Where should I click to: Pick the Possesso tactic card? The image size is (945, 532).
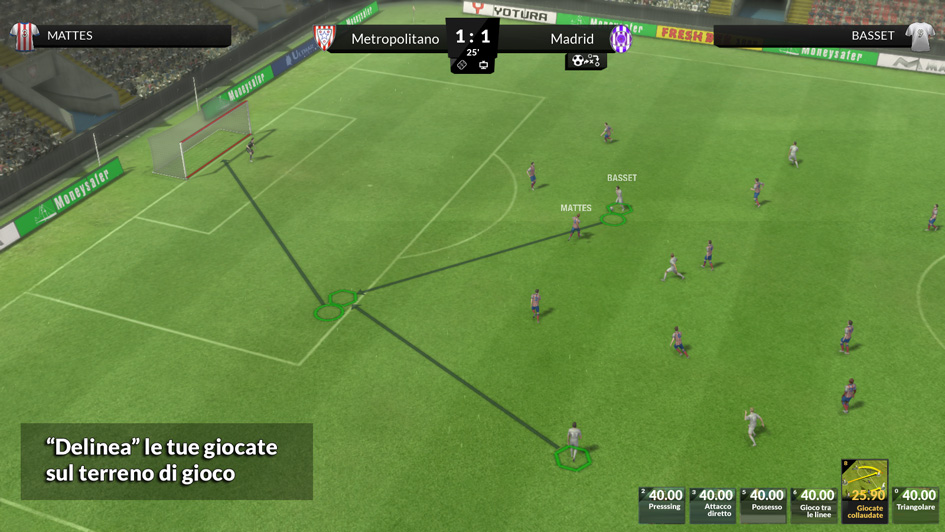765,503
